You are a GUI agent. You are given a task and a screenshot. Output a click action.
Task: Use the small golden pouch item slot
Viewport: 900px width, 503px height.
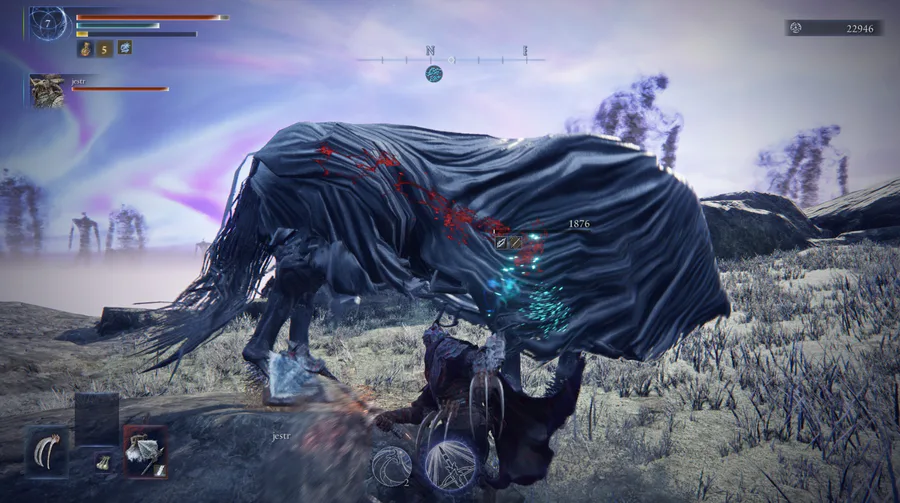tap(102, 461)
